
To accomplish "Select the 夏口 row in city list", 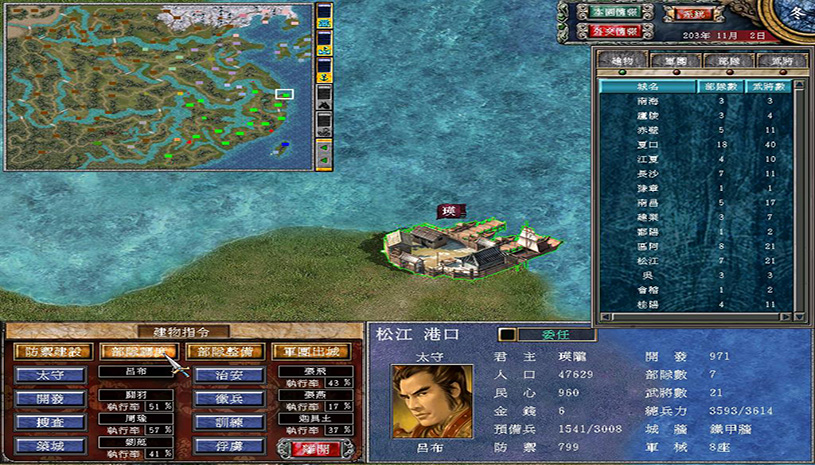I will (647, 145).
